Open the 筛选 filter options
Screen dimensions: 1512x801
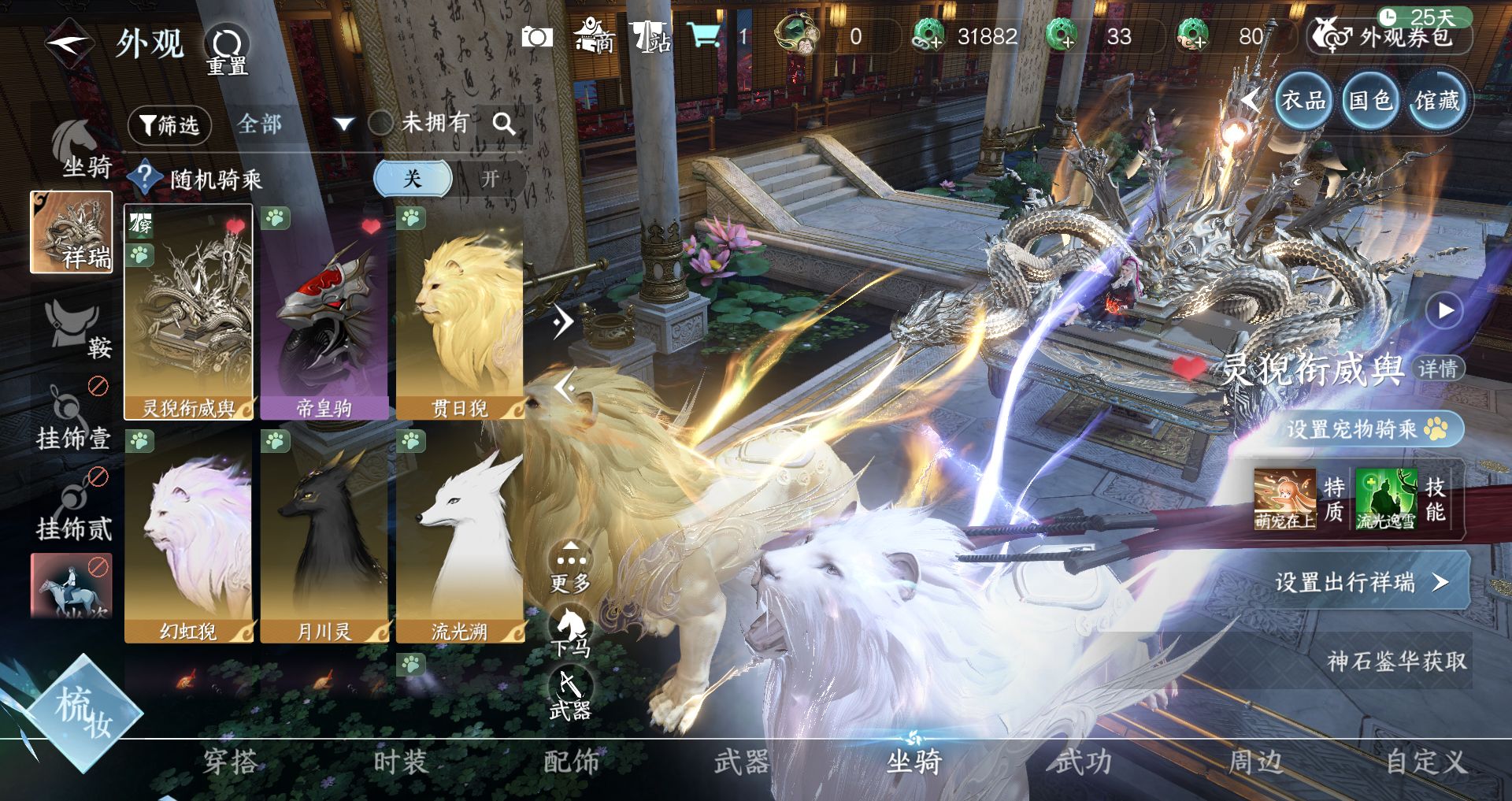[x=169, y=125]
